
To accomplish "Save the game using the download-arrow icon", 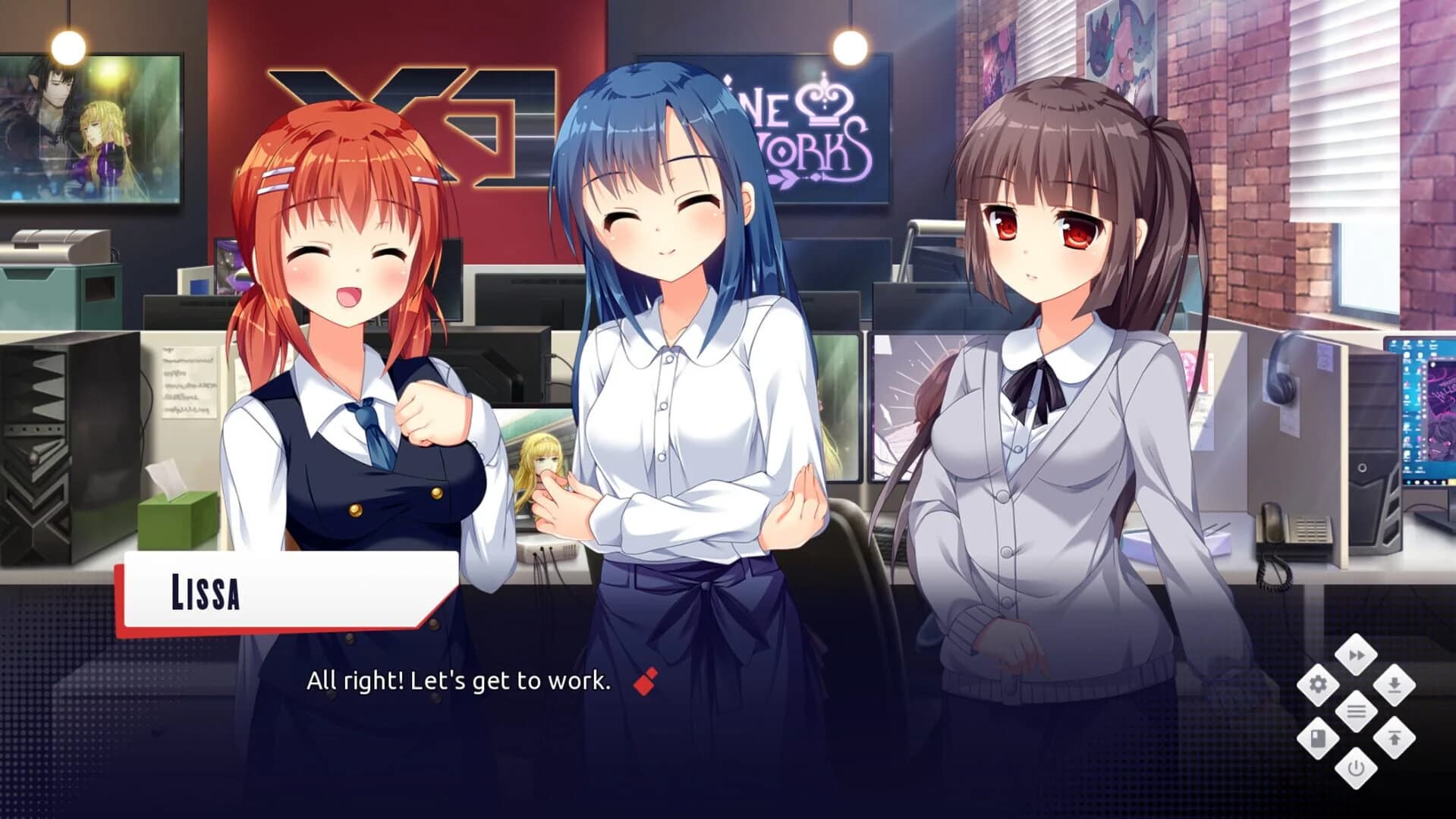I will click(1394, 684).
